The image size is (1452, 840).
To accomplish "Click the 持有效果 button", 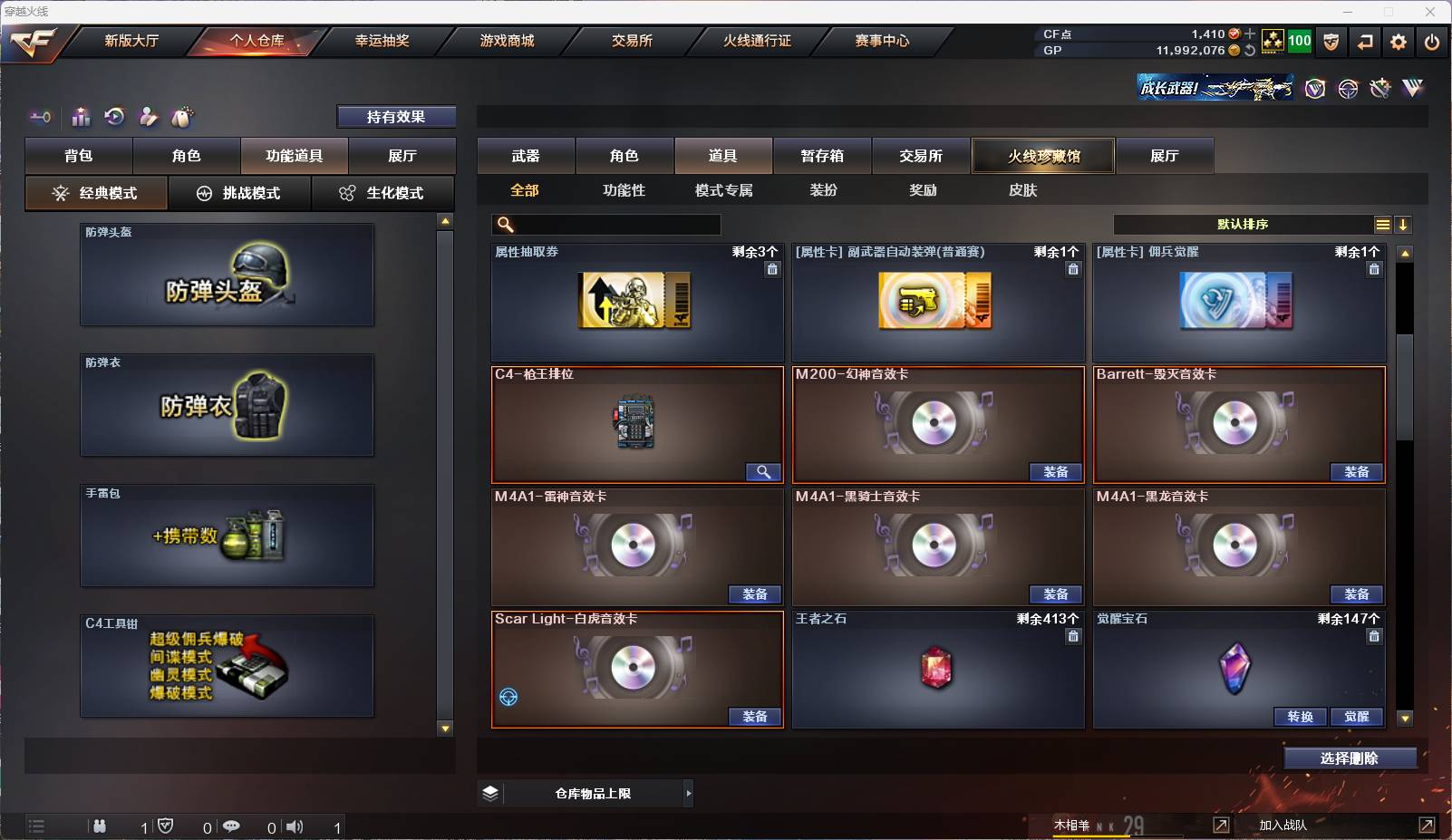I will click(x=397, y=116).
